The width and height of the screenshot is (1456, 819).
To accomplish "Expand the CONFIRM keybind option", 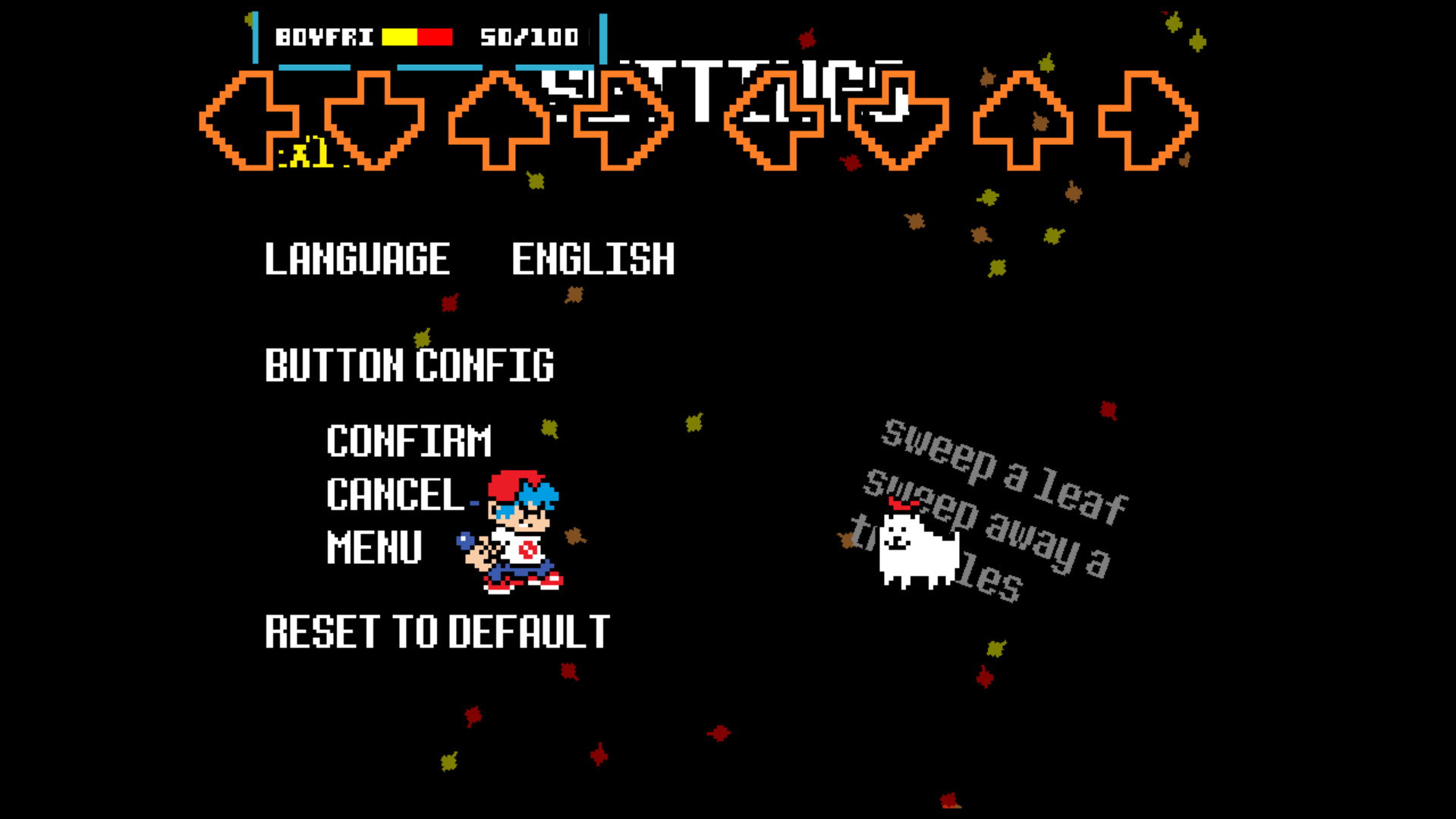I will [x=408, y=439].
